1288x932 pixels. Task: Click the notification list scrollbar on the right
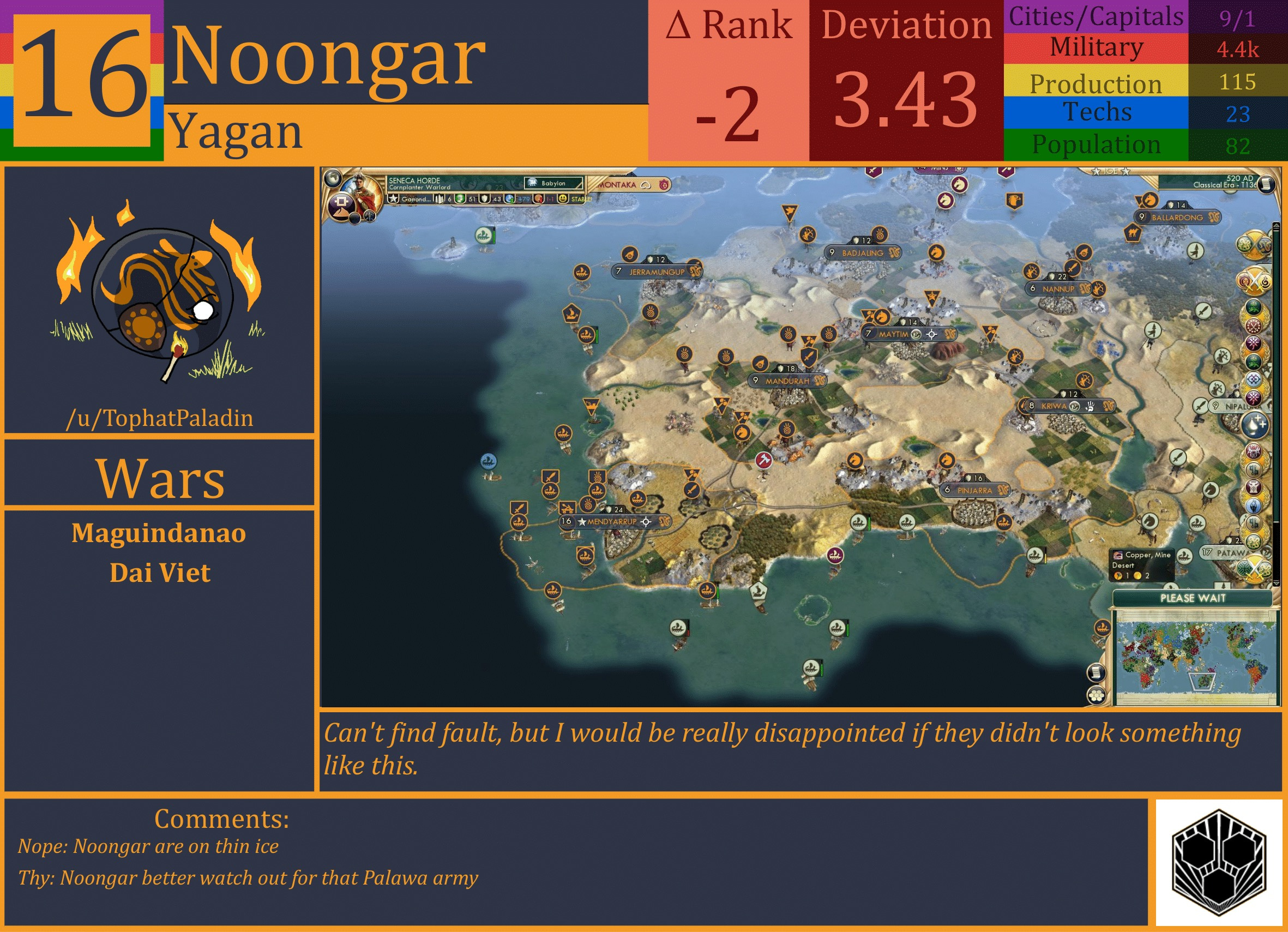(x=1275, y=398)
